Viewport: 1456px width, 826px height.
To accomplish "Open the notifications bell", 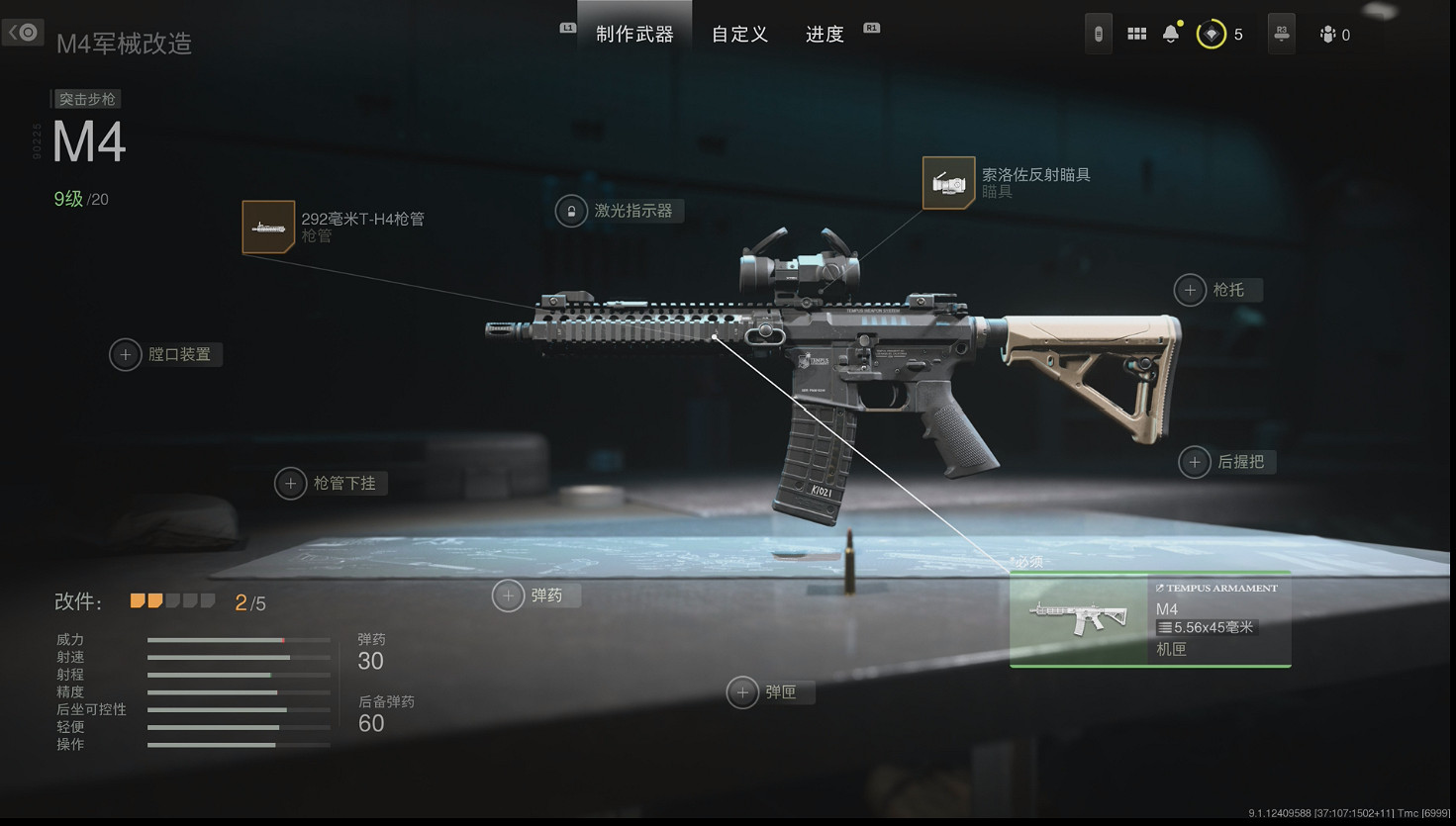I will pyautogui.click(x=1169, y=33).
